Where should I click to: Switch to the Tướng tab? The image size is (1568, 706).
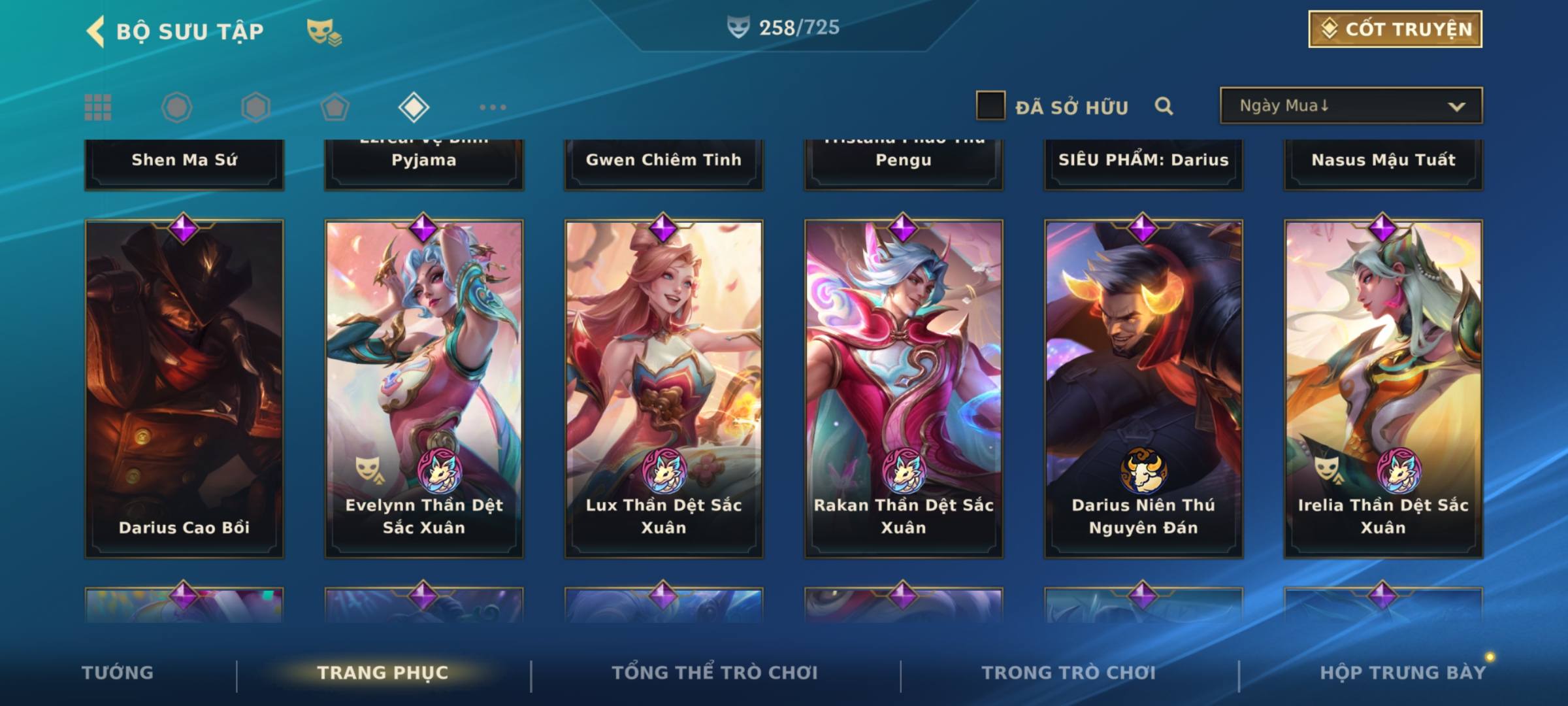coord(118,673)
